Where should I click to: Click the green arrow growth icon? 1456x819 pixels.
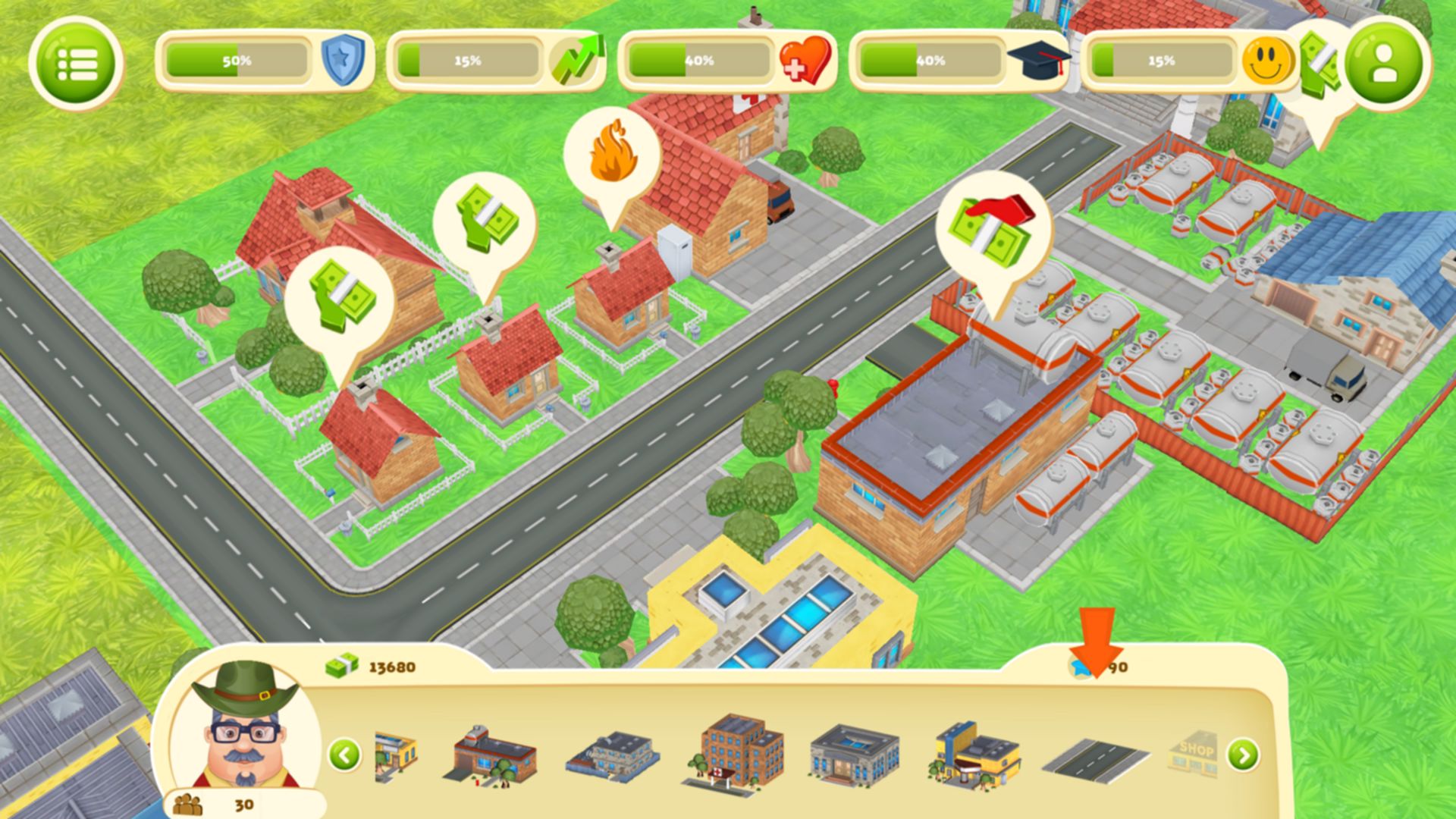pyautogui.click(x=576, y=59)
